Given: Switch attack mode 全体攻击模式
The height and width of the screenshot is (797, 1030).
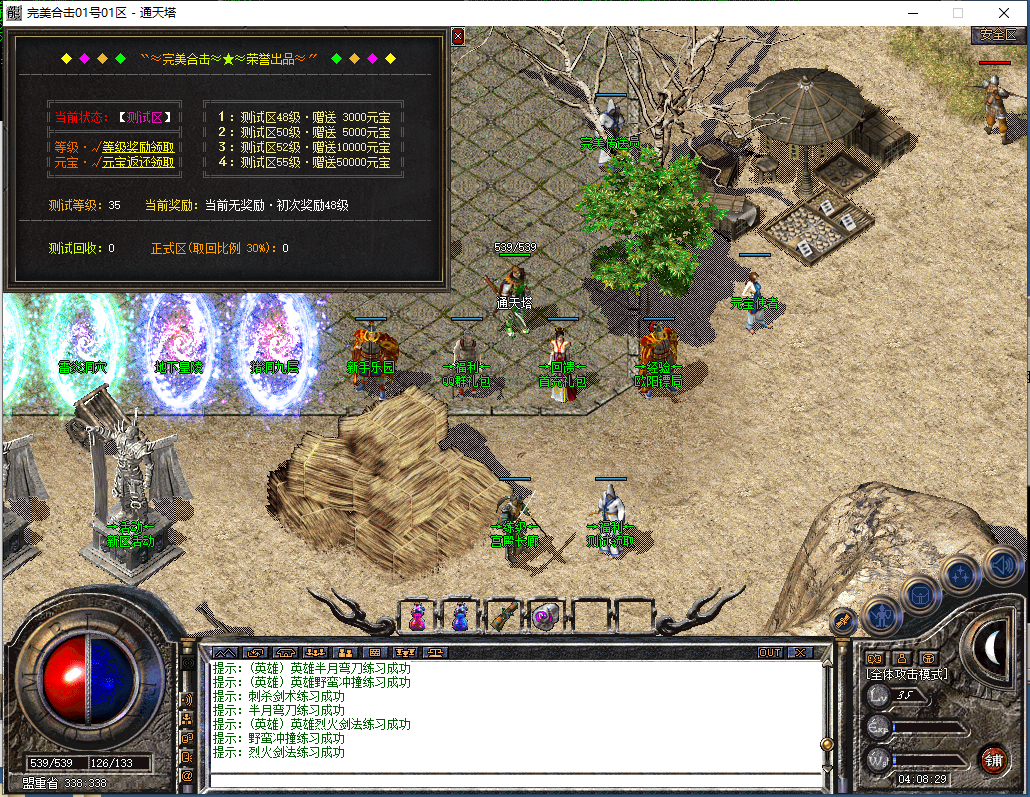Looking at the screenshot, I should coord(907,675).
